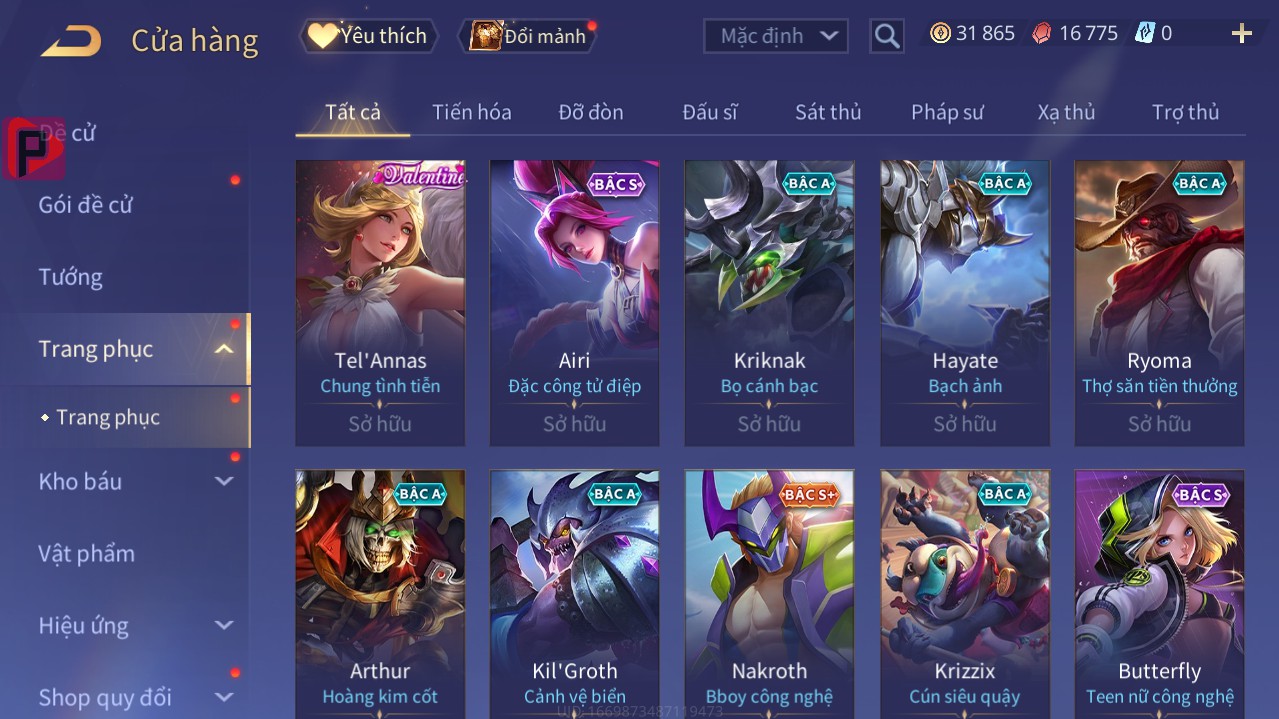This screenshot has height=719, width=1279.
Task: Click the magnifying glass search button
Action: pyautogui.click(x=886, y=36)
